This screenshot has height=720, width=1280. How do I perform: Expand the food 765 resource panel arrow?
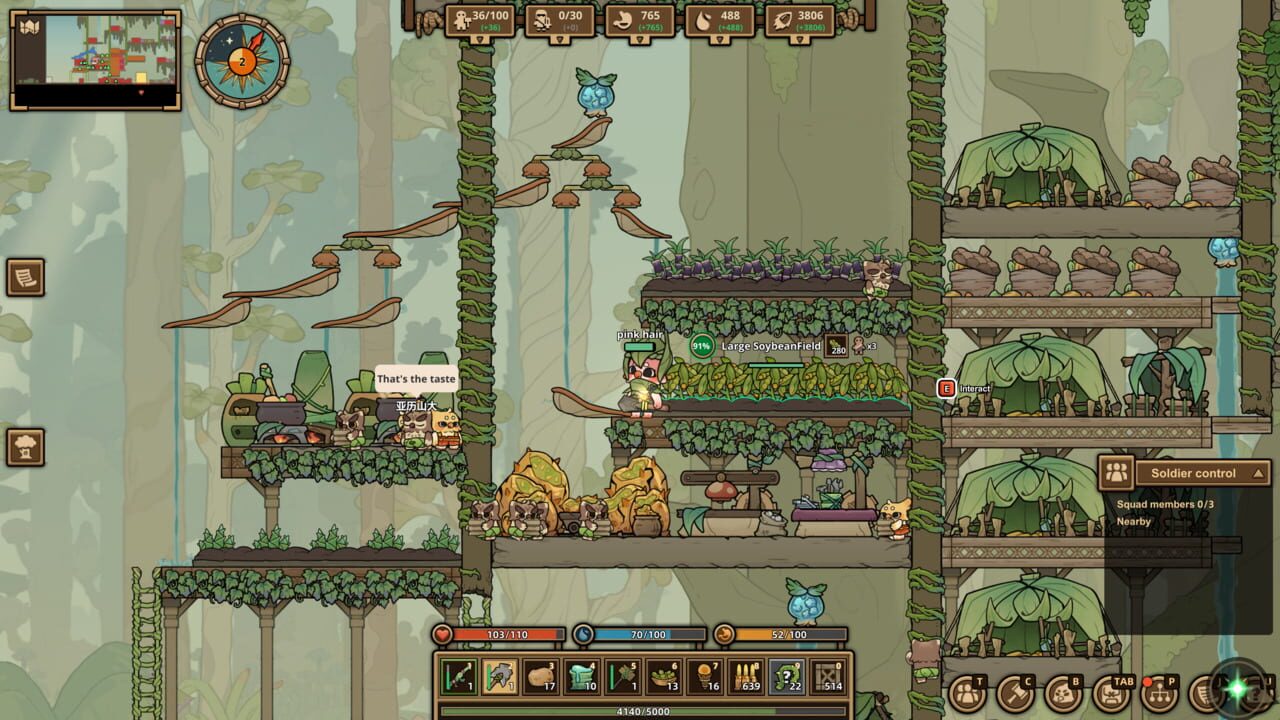tap(640, 40)
